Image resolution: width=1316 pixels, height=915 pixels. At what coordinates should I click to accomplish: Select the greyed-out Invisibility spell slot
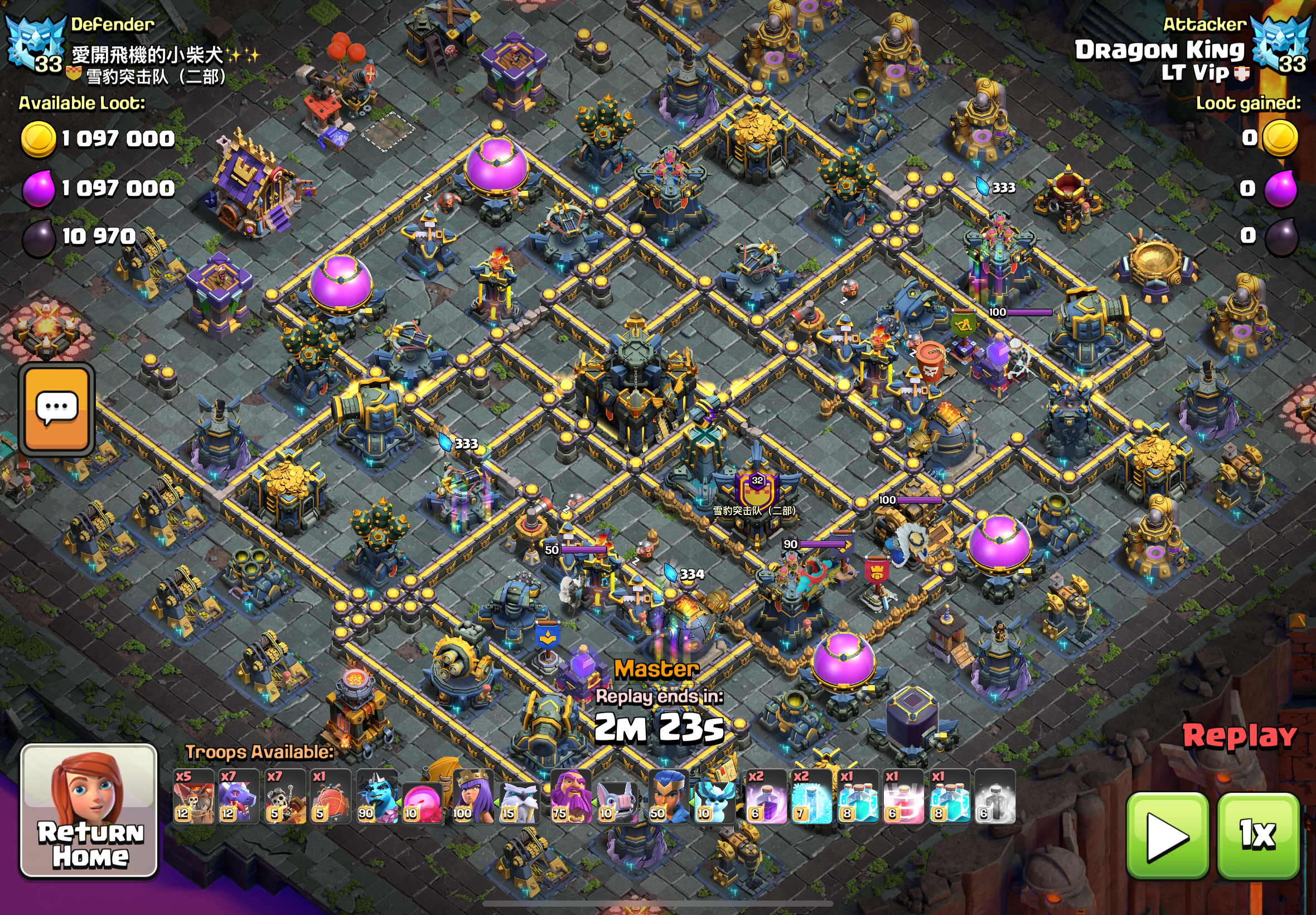(x=995, y=797)
